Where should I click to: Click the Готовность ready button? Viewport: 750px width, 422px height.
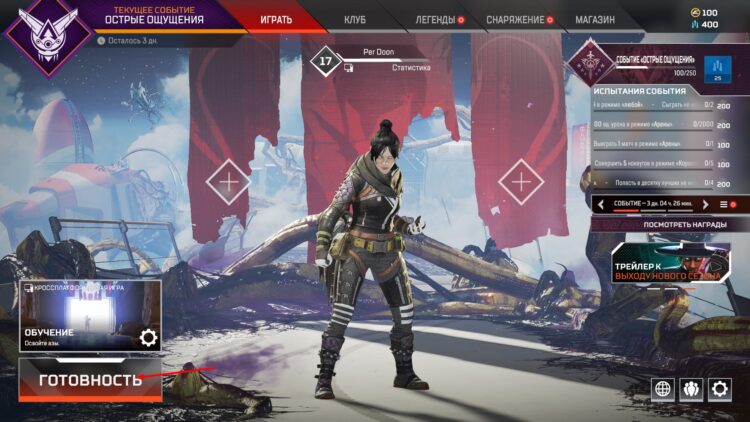[90, 380]
